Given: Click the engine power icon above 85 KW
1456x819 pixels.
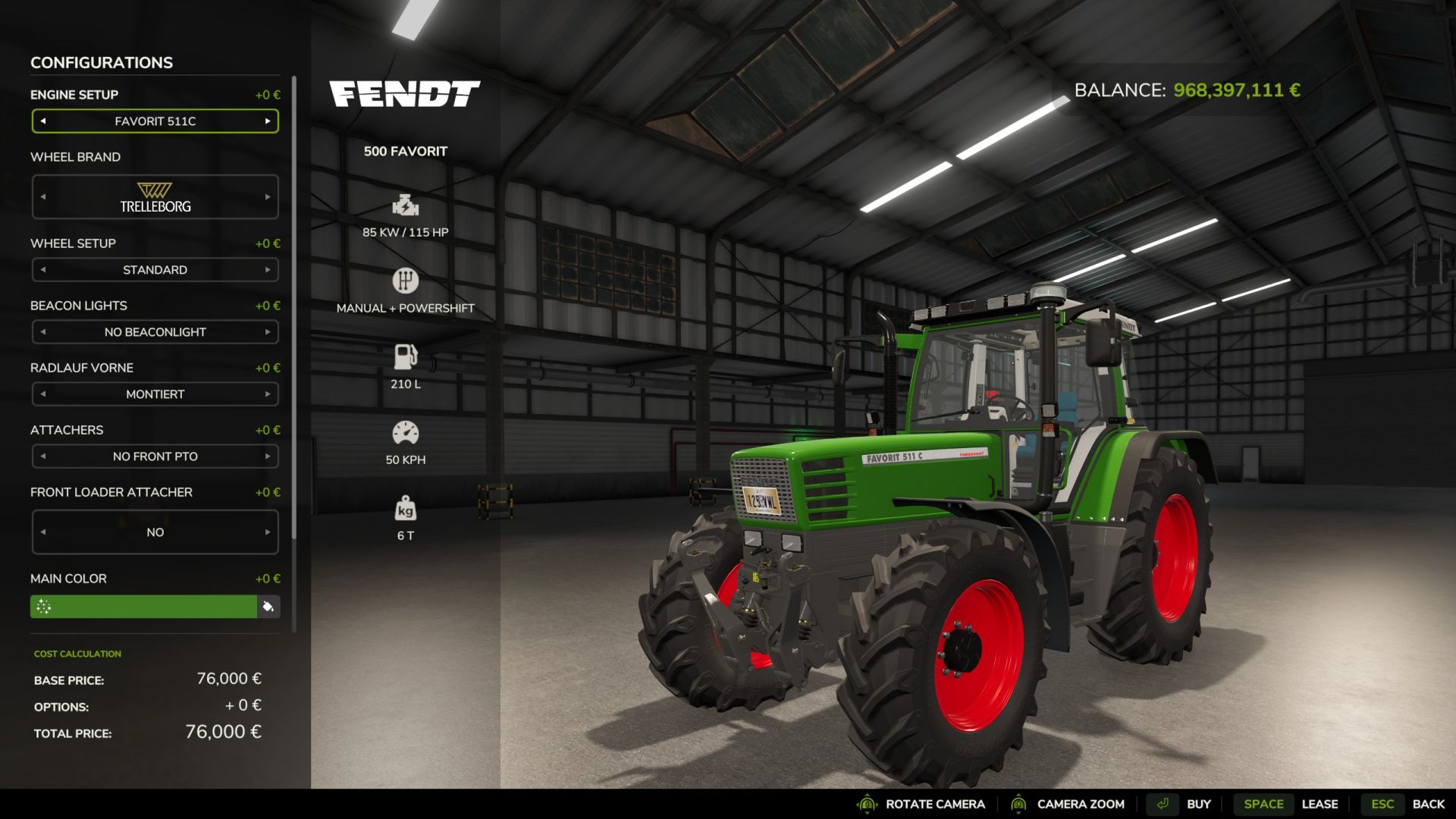Looking at the screenshot, I should 406,206.
